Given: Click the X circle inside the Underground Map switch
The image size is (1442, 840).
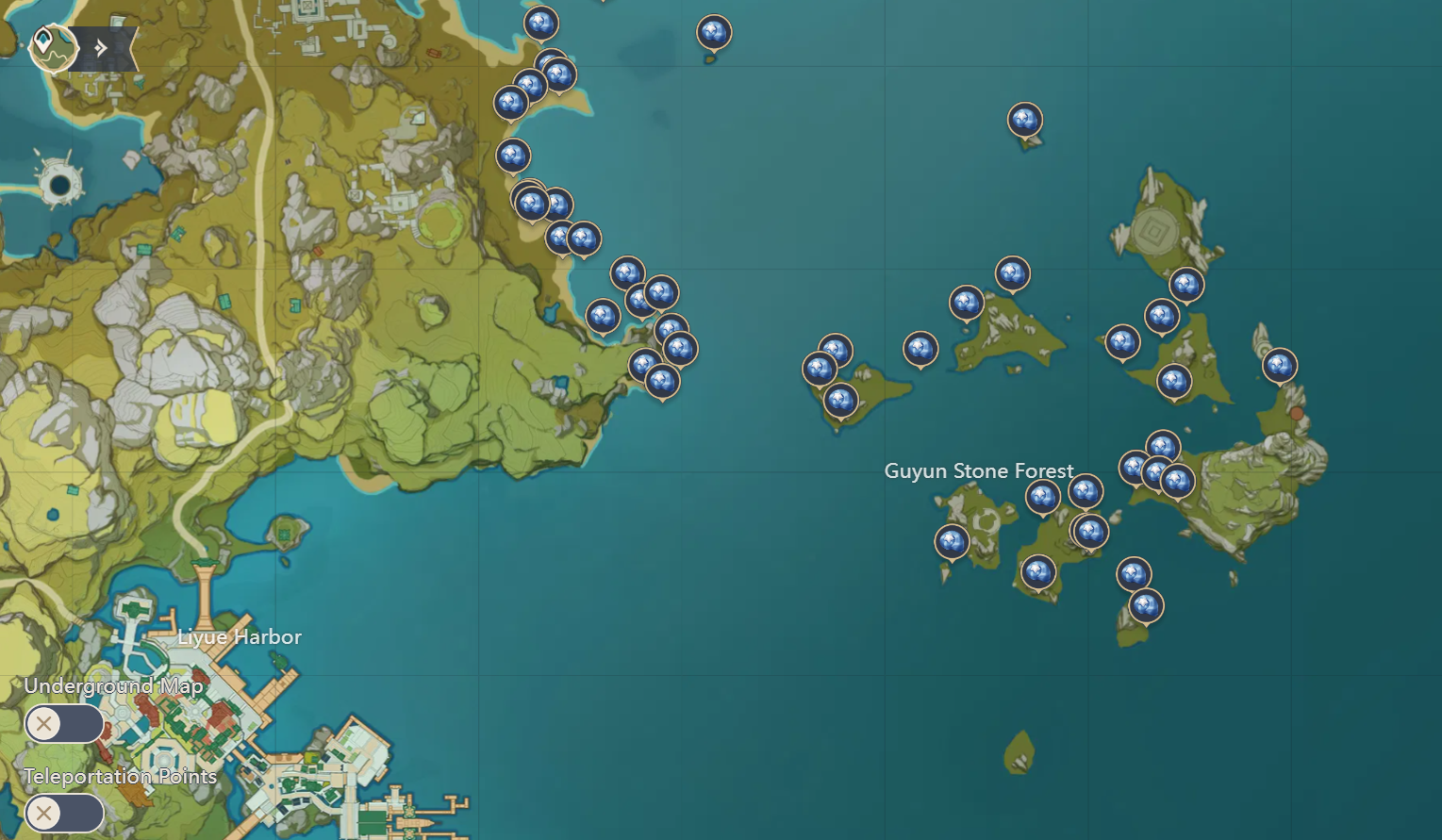Looking at the screenshot, I should 43,724.
